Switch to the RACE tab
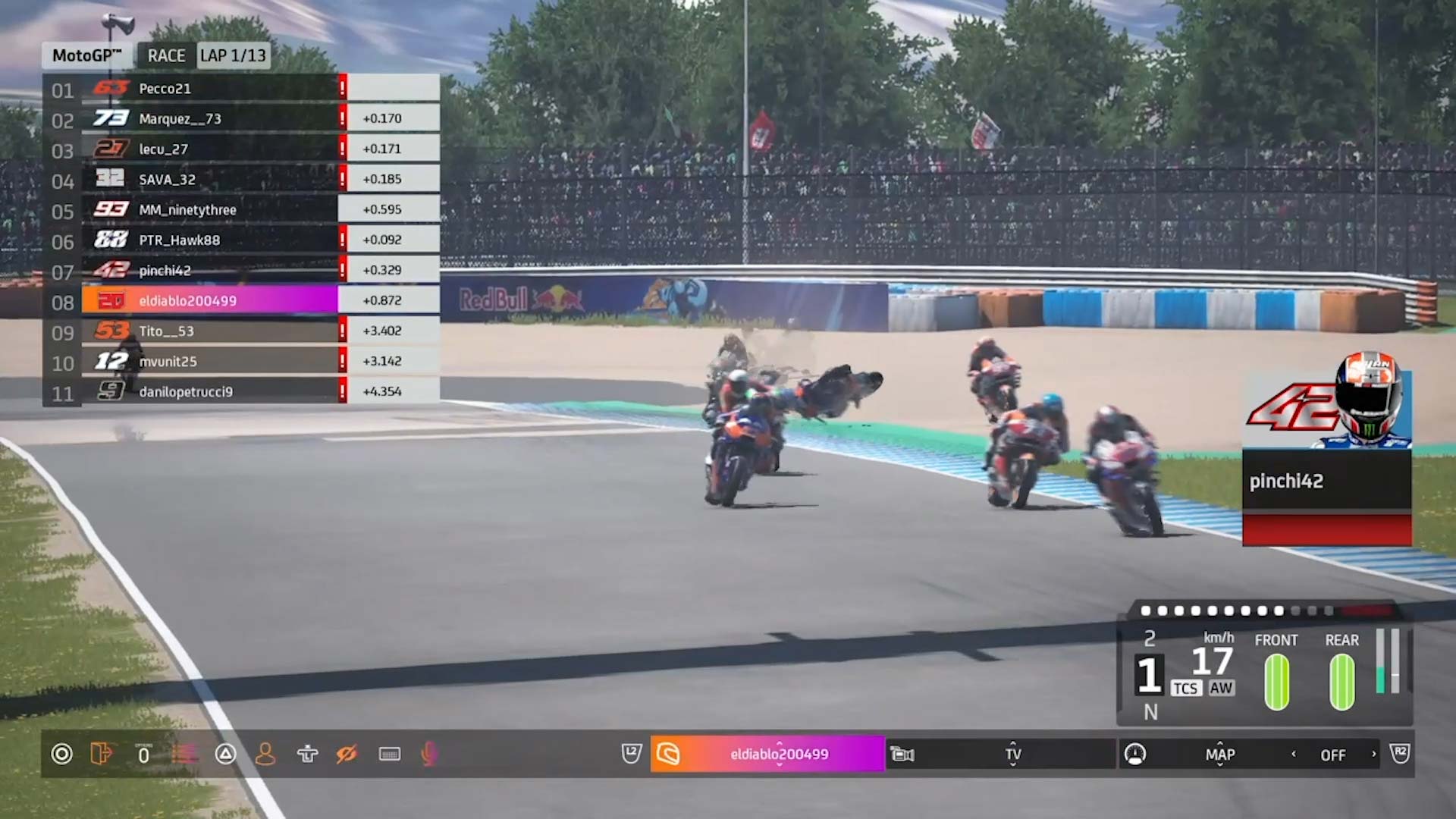 coord(165,55)
